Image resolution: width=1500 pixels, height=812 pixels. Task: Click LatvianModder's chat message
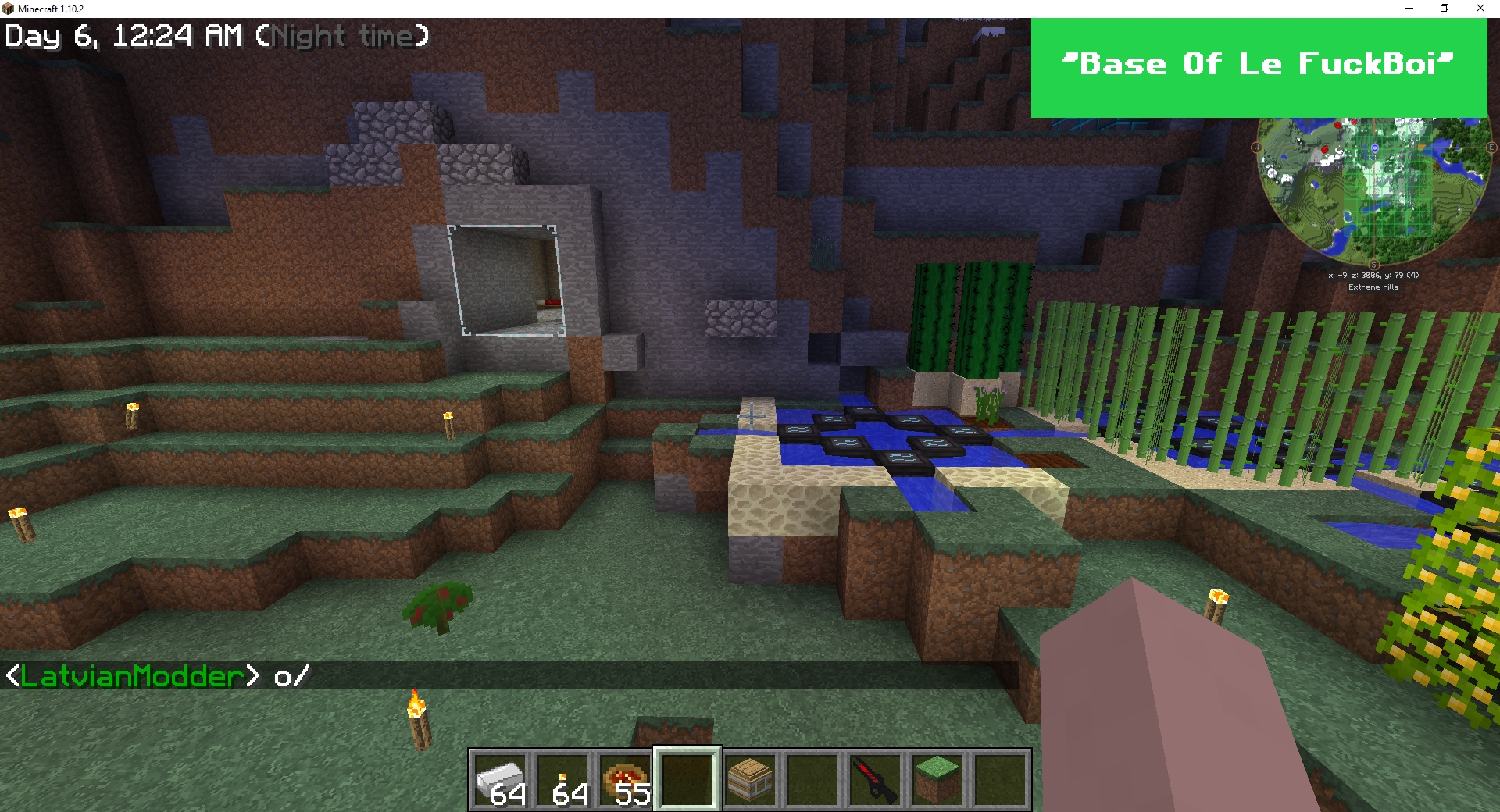tap(158, 676)
